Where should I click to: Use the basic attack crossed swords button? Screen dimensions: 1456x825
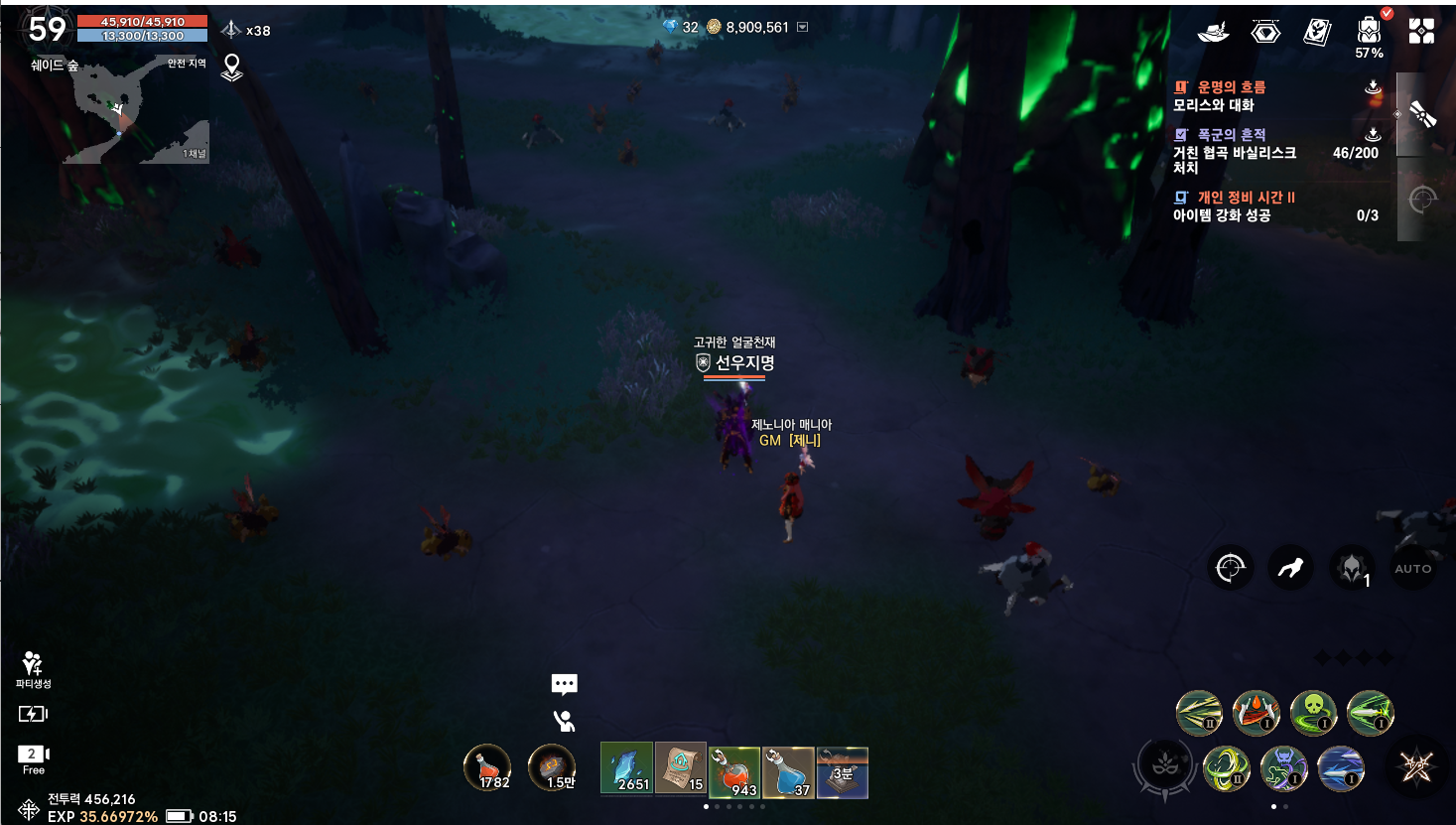click(1416, 766)
